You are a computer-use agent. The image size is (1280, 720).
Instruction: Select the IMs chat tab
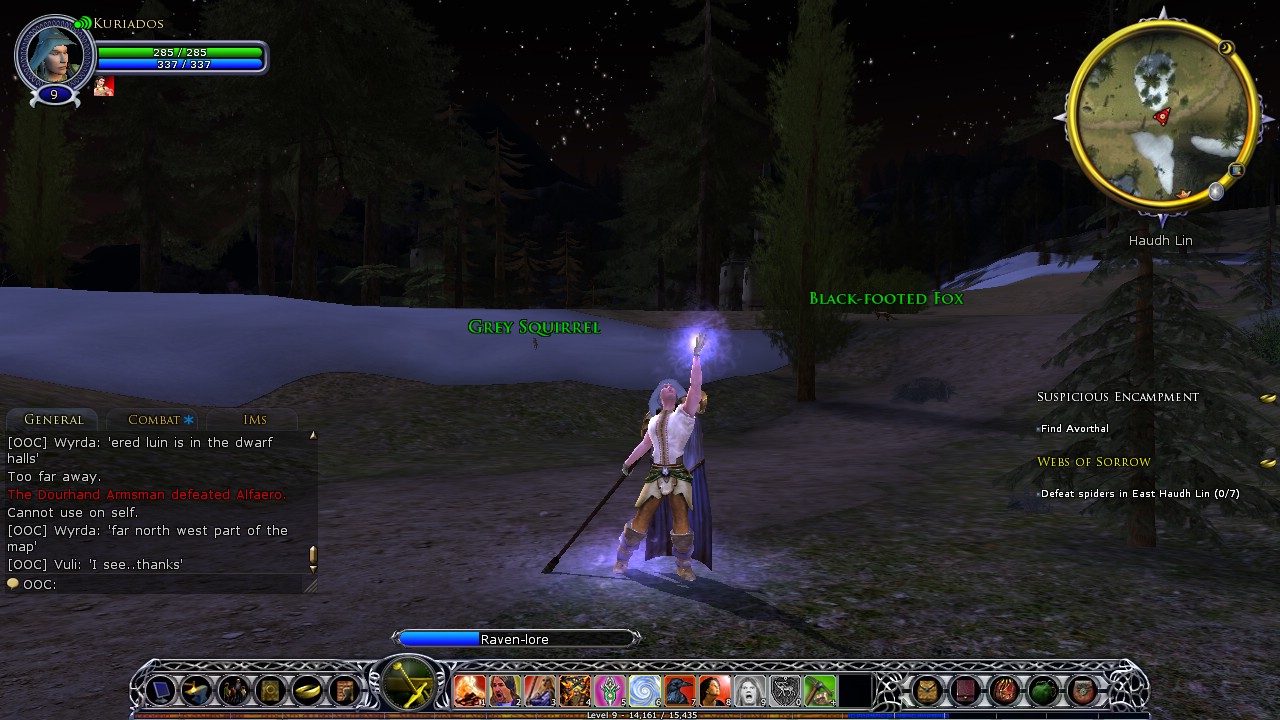[x=255, y=420]
